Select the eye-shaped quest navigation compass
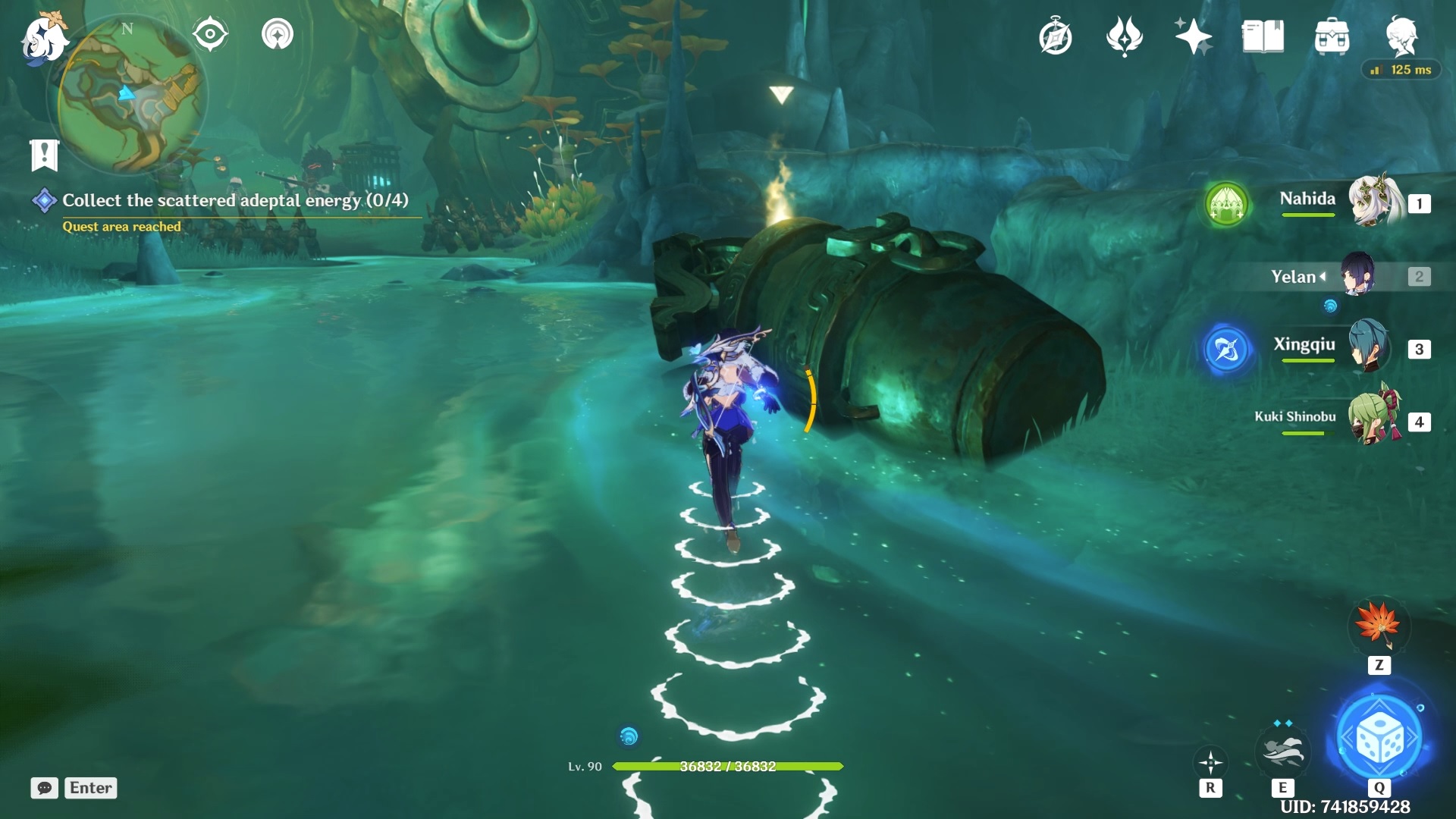The height and width of the screenshot is (819, 1456). (210, 33)
